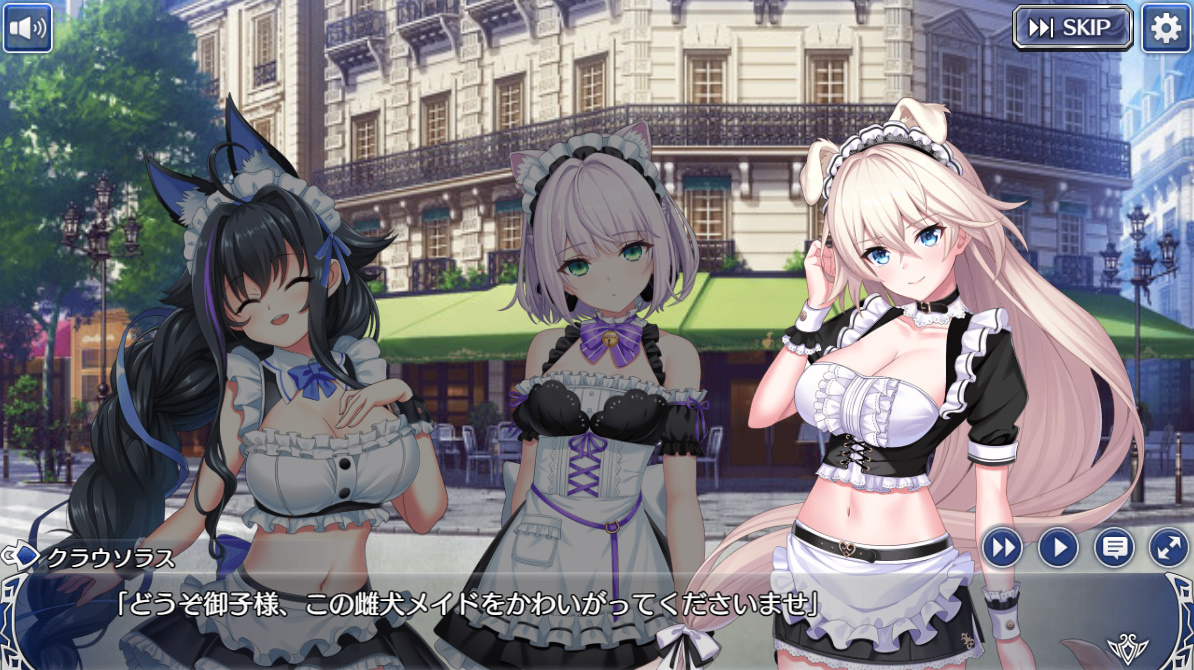Skip the current story scene

[1072, 28]
